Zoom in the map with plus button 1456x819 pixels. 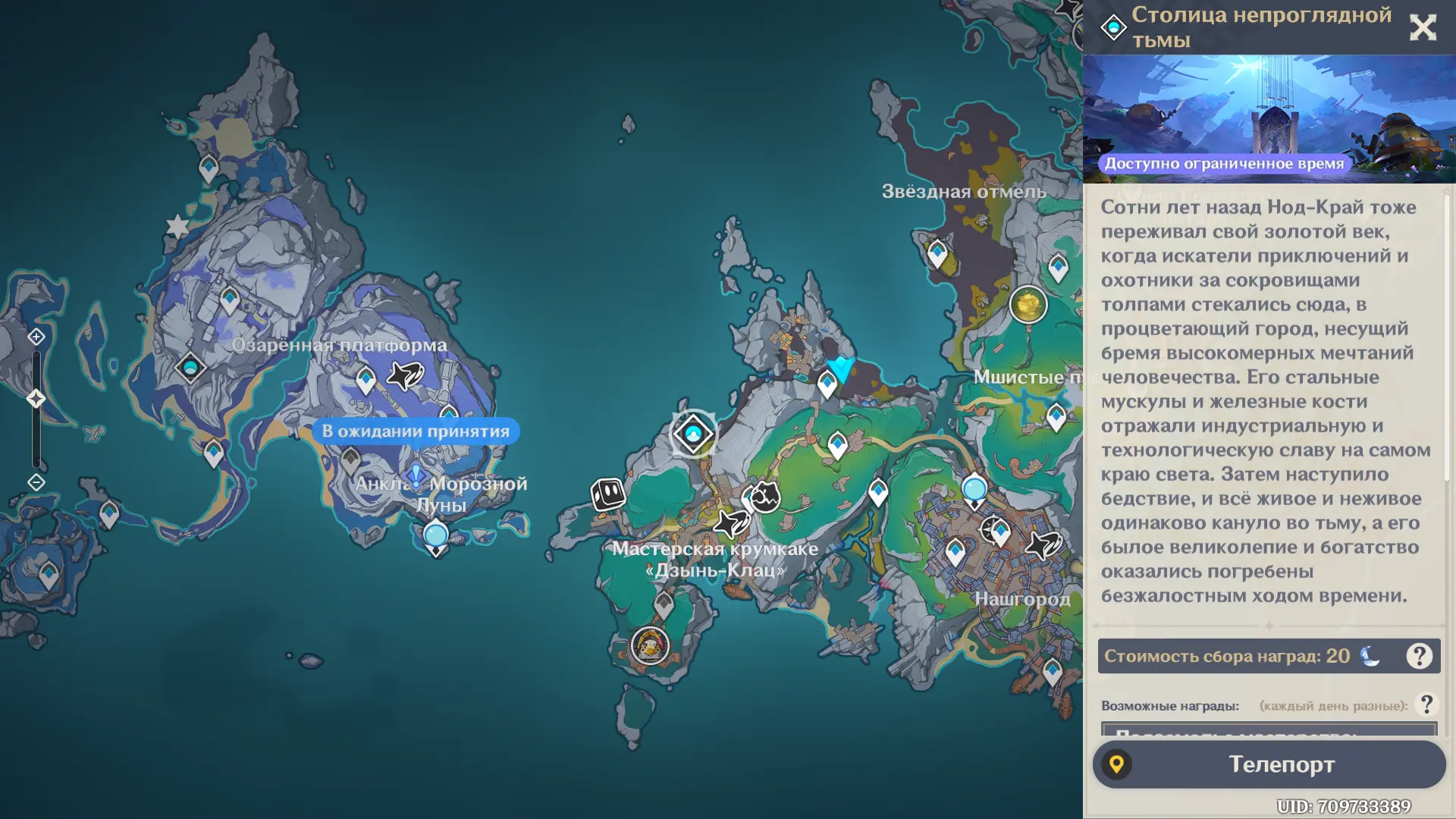[36, 337]
